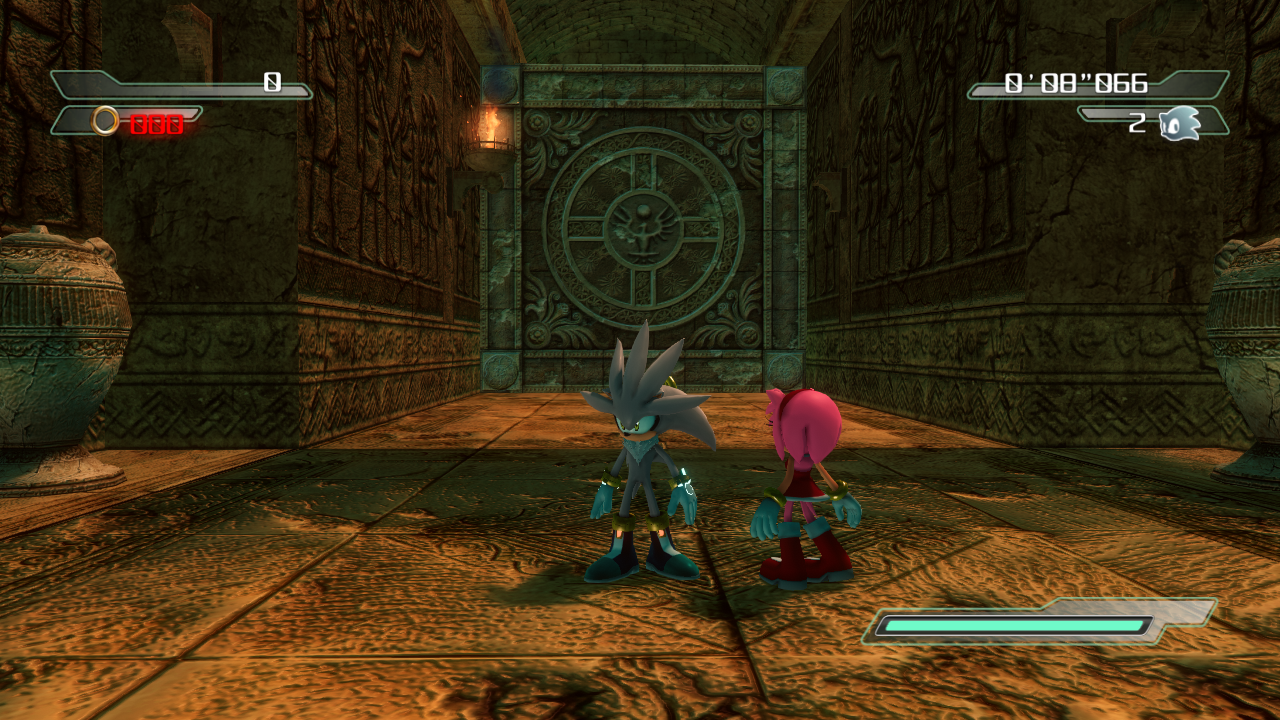Select Silver's head lives icon
Image resolution: width=1280 pixels, height=720 pixels.
pyautogui.click(x=1180, y=123)
